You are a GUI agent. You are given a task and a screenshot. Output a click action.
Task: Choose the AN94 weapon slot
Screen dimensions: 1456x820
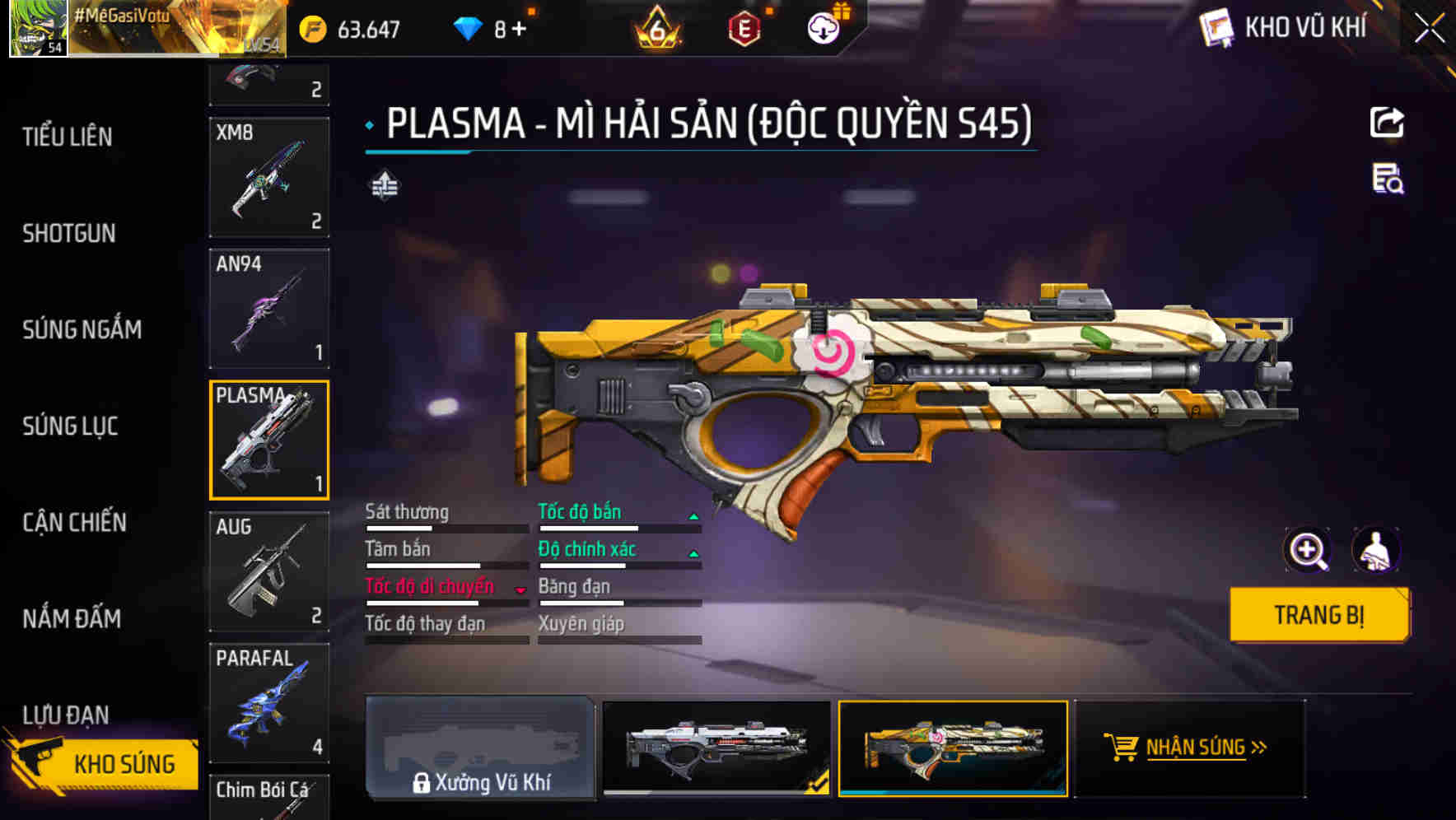point(269,309)
